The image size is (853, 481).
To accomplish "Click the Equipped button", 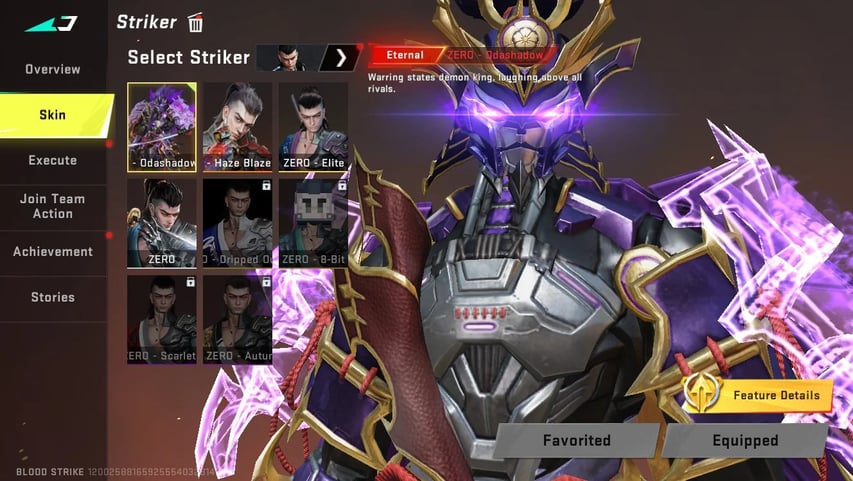I will (x=744, y=440).
